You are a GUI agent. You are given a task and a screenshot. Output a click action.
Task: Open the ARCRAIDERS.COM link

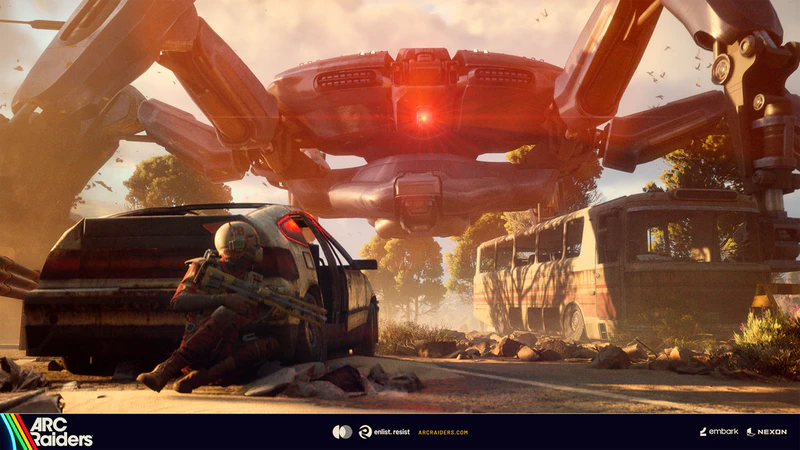pos(442,432)
